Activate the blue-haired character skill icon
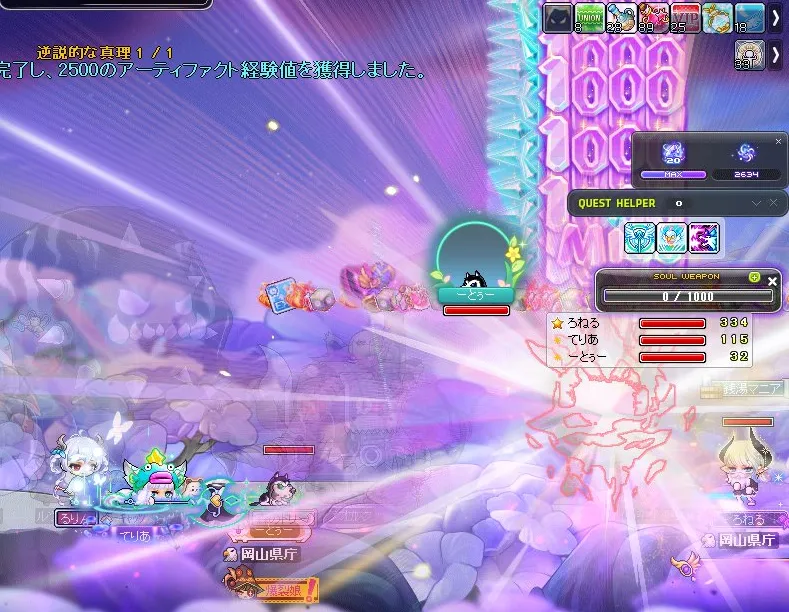Image resolution: width=789 pixels, height=612 pixels. click(672, 238)
